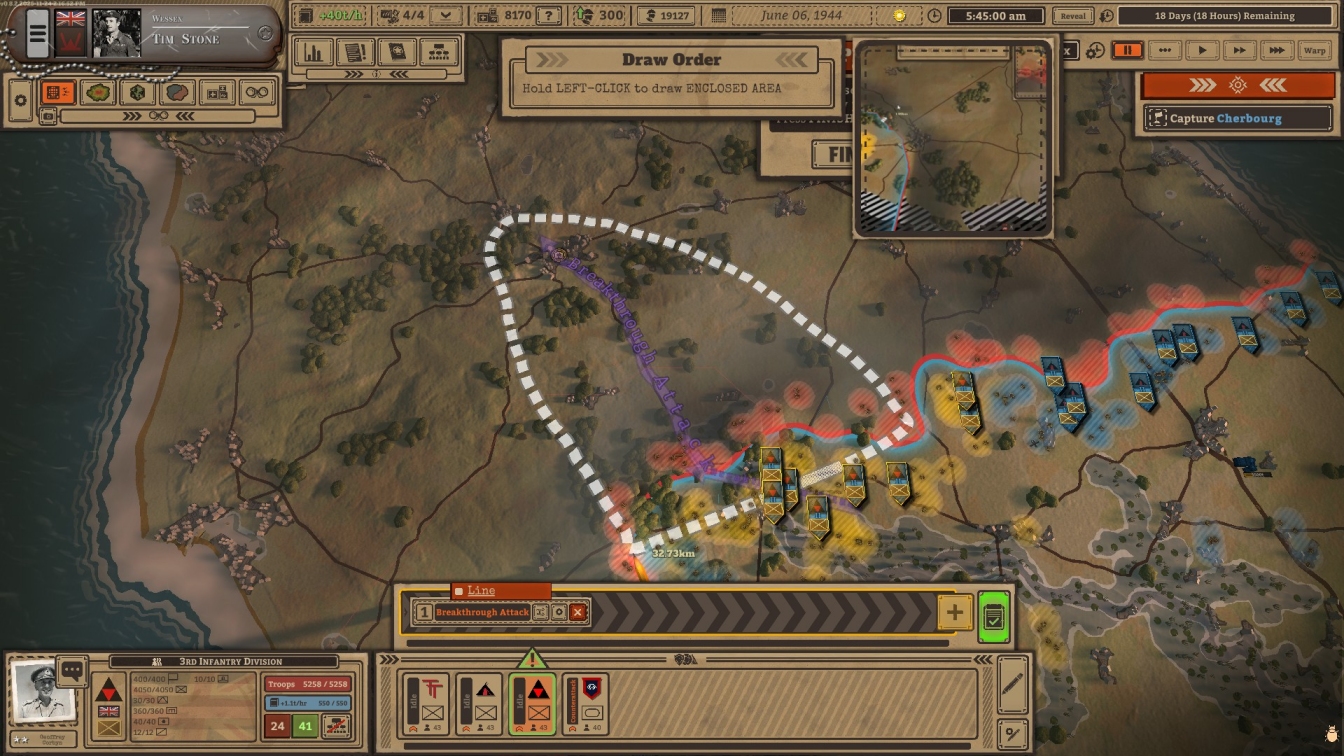Click the question mark beside 8170

click(548, 16)
